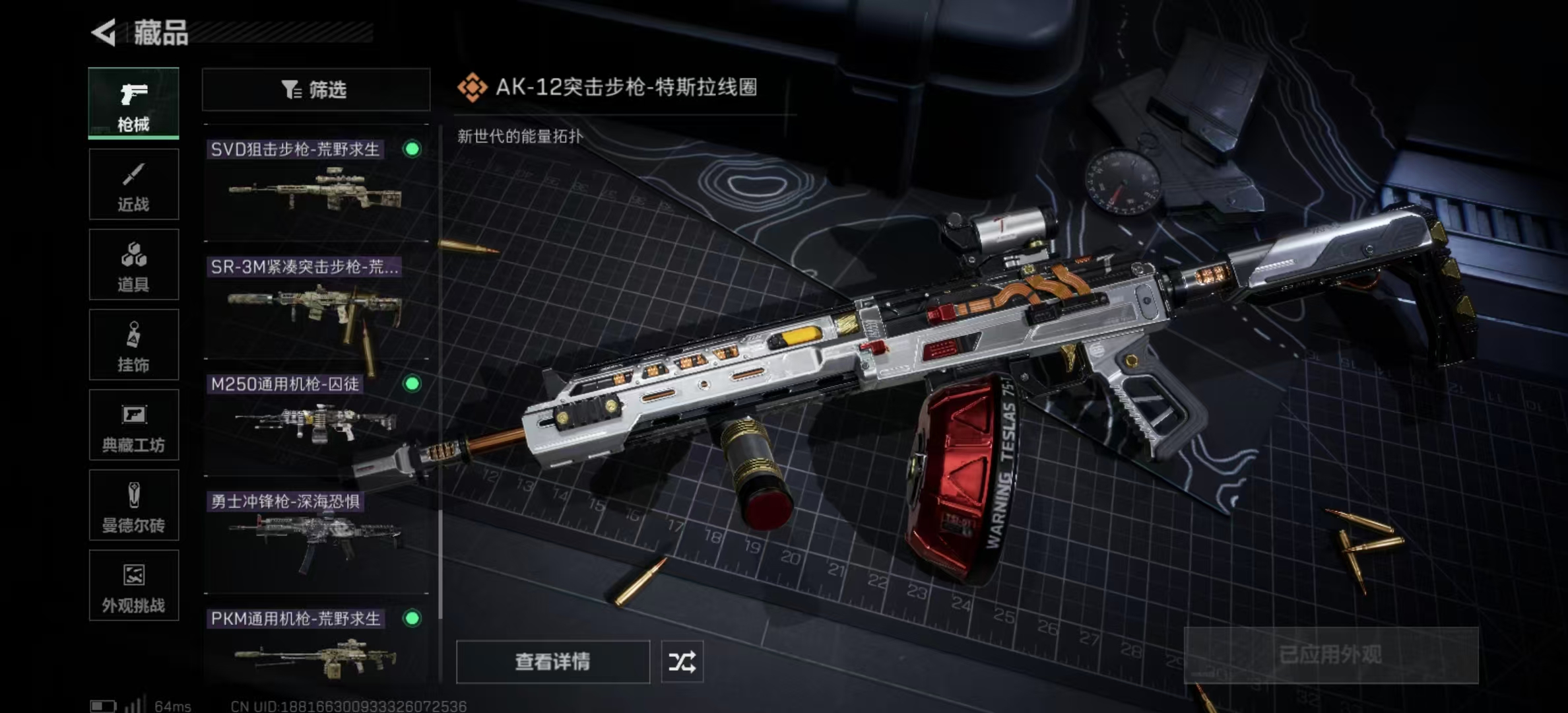Click the shuffle arrows icon button

(x=682, y=662)
